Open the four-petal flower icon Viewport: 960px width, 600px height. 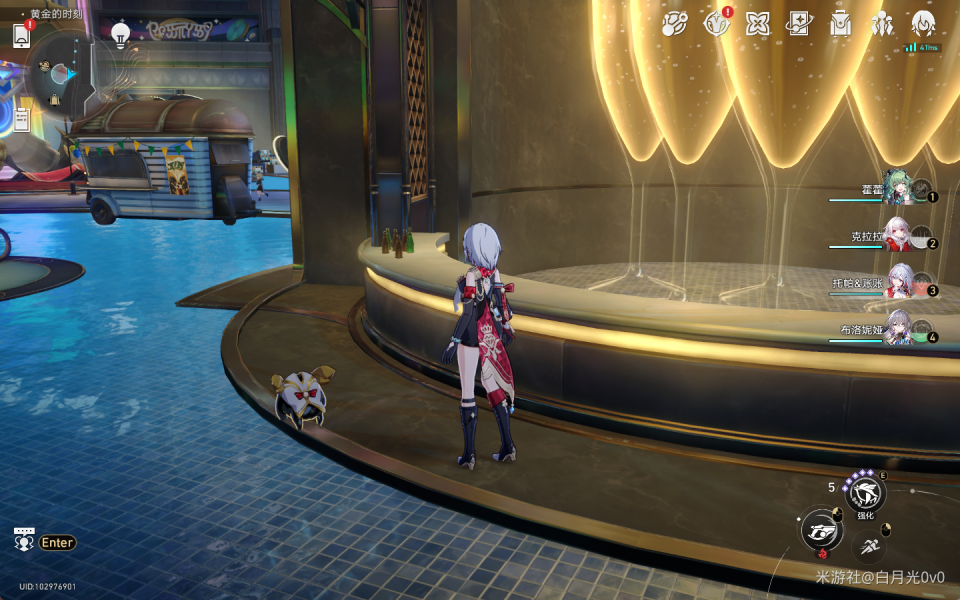(x=758, y=24)
